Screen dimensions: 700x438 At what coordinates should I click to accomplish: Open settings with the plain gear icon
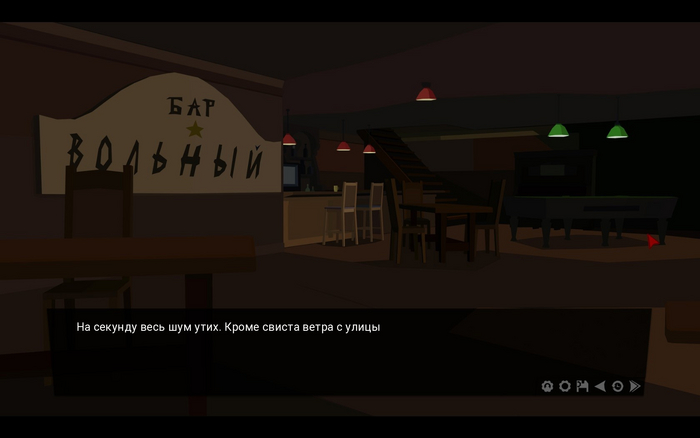pos(564,386)
